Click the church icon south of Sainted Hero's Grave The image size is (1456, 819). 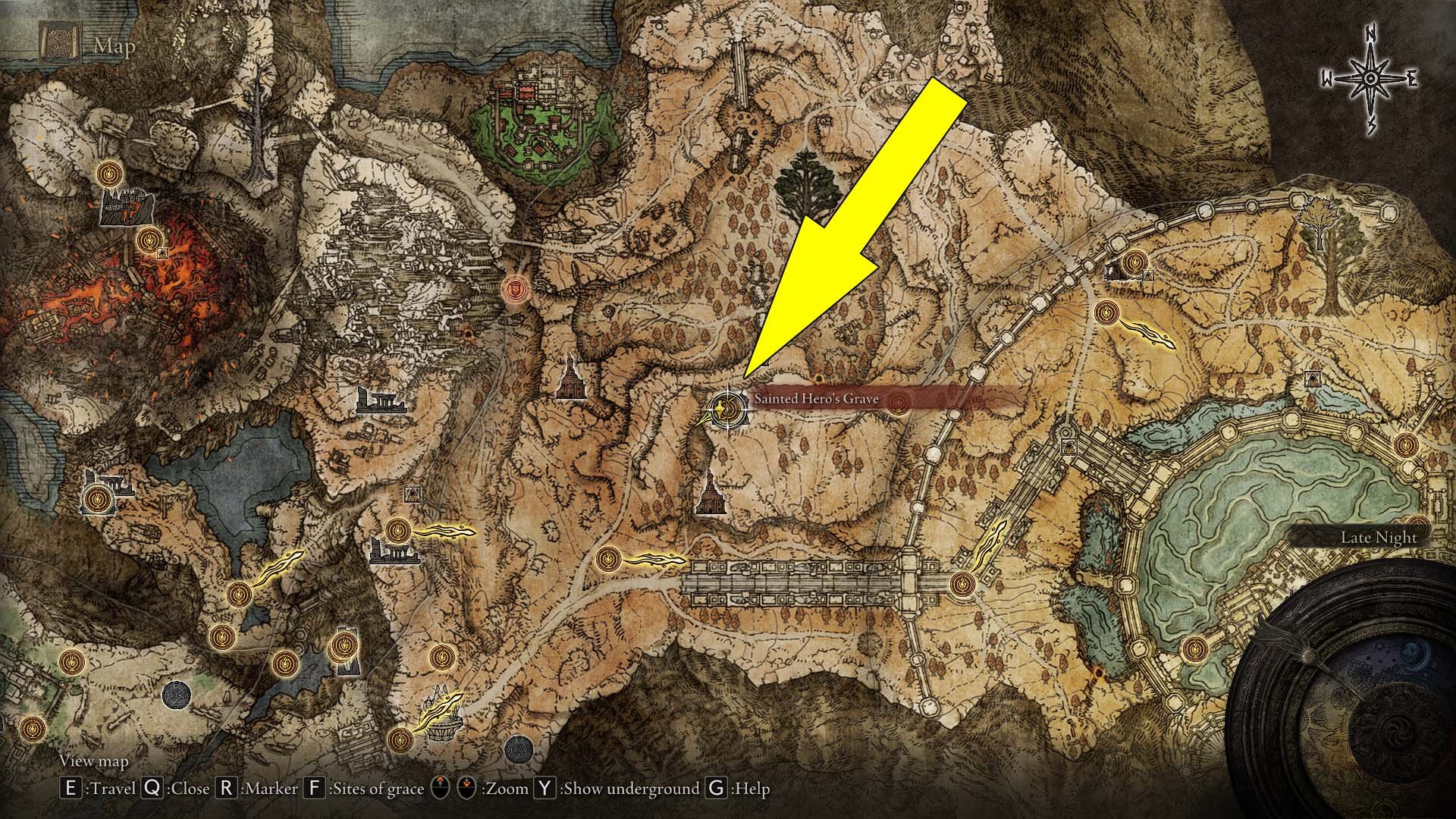[711, 493]
